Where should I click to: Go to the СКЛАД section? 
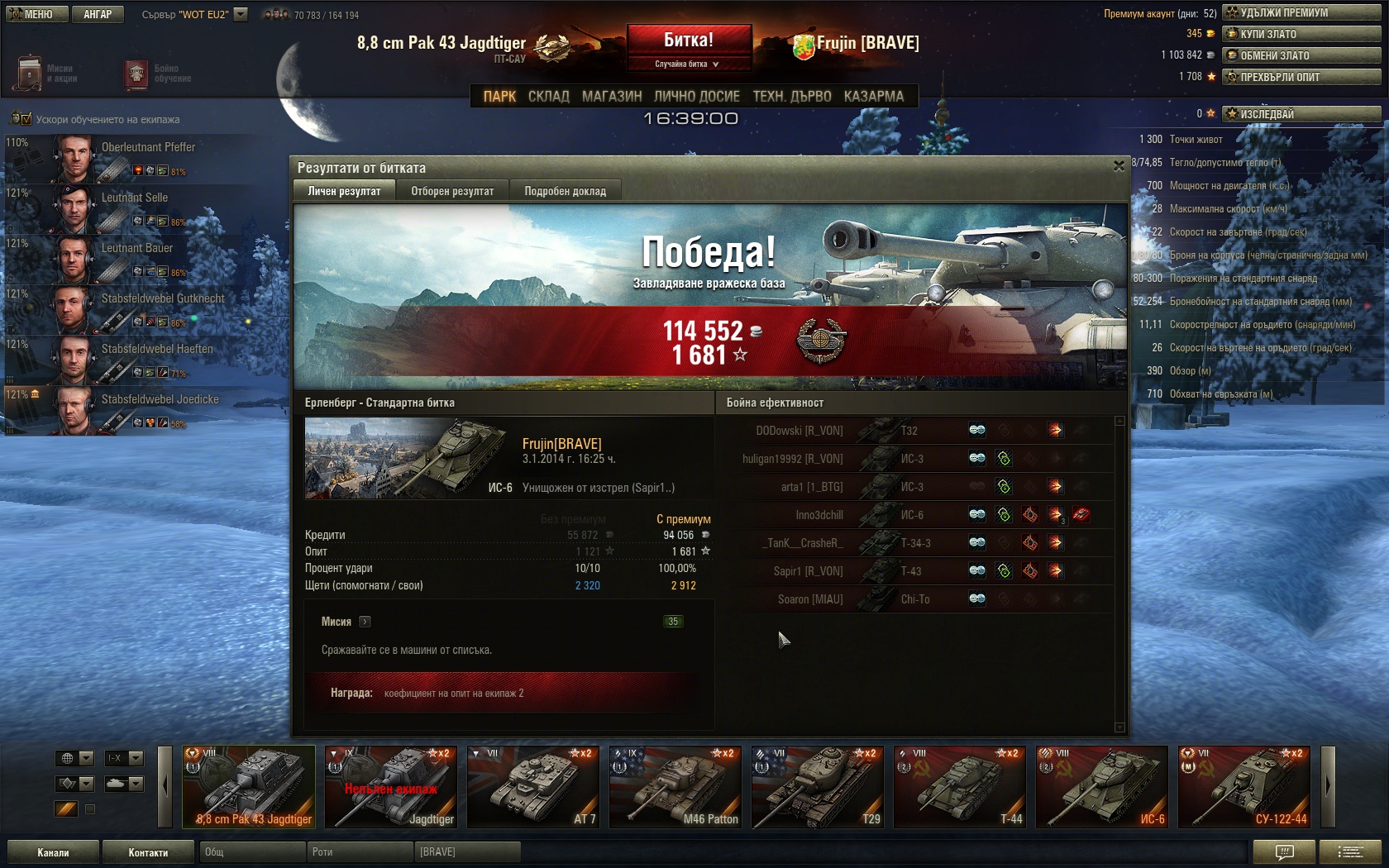tap(548, 97)
